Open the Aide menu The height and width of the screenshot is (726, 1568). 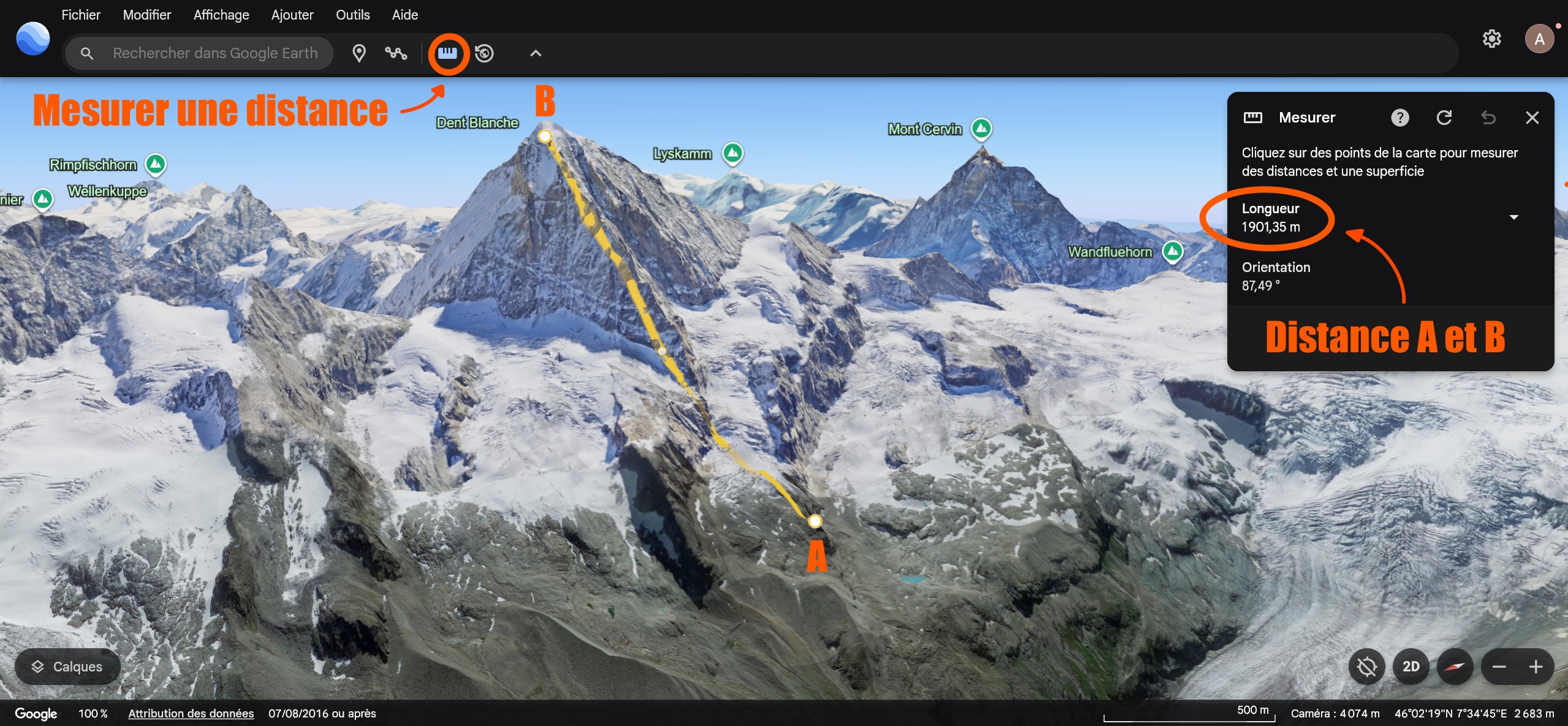tap(405, 15)
